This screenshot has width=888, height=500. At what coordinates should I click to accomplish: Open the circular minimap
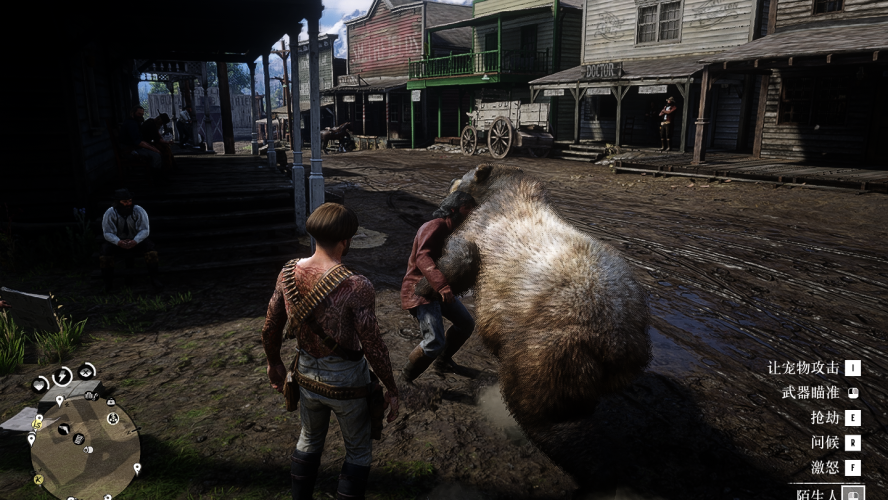pos(85,447)
